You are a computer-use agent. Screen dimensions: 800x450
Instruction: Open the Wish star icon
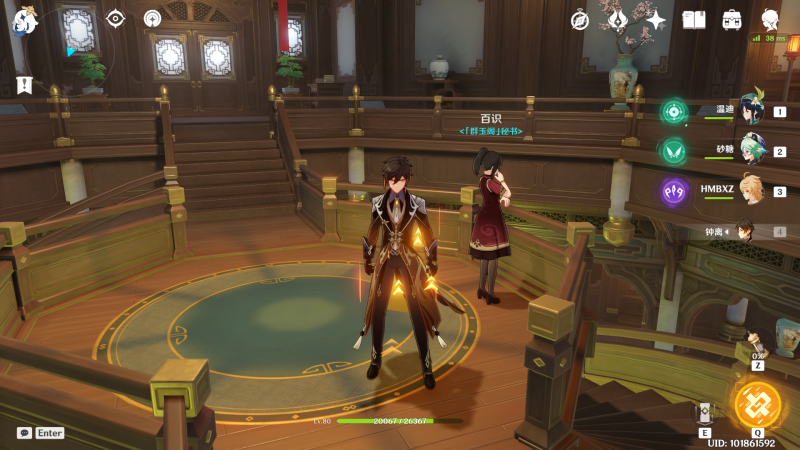(x=656, y=20)
